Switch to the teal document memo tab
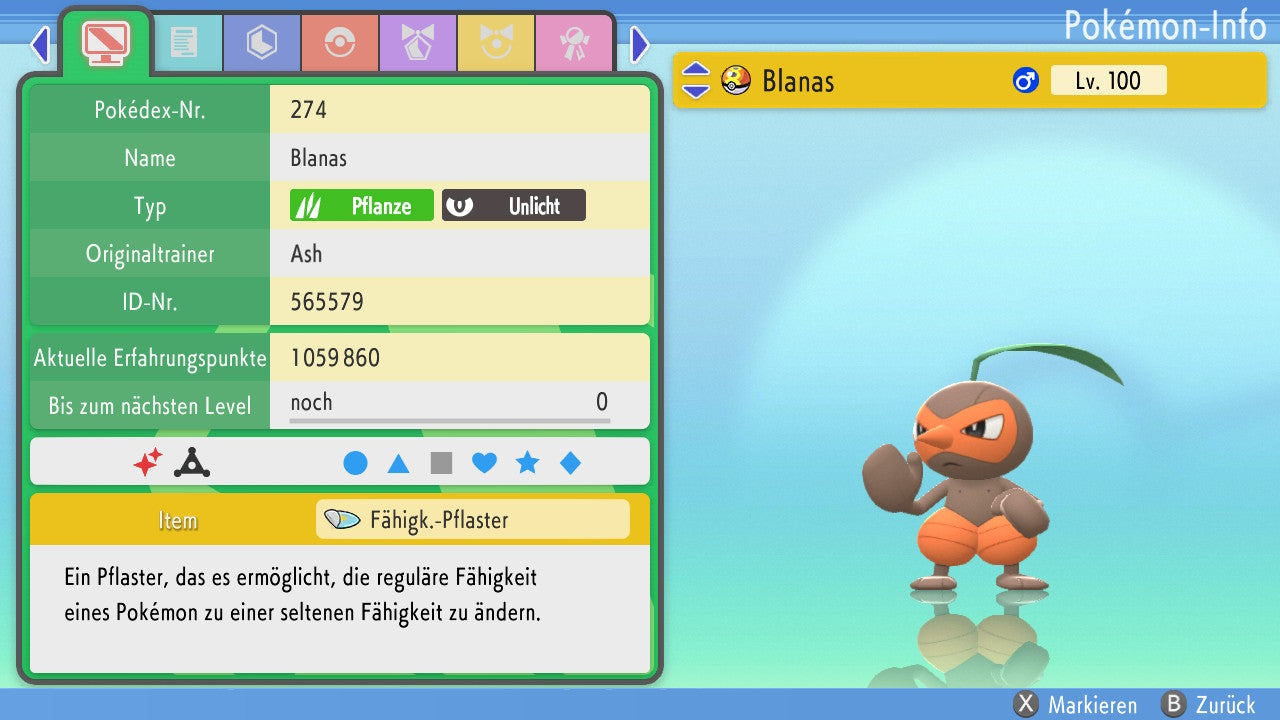The height and width of the screenshot is (720, 1280). point(184,43)
